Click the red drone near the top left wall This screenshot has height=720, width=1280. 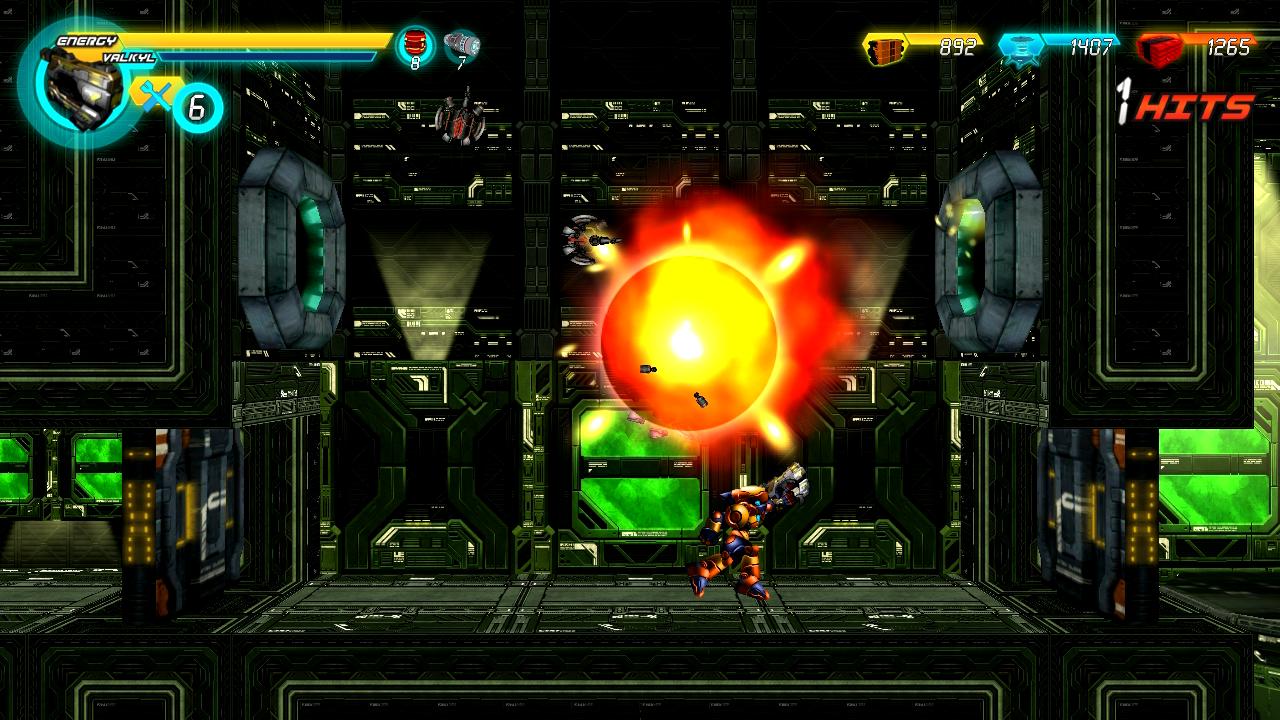tap(460, 120)
